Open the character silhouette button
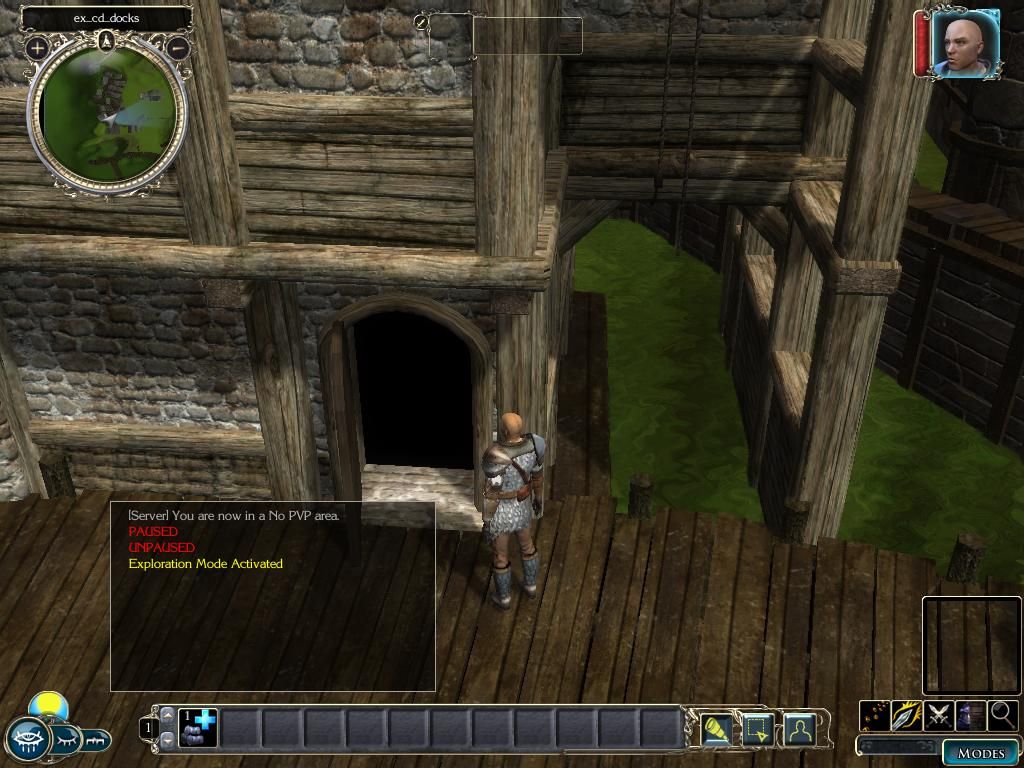Screen dimensions: 1024x768 [799, 730]
